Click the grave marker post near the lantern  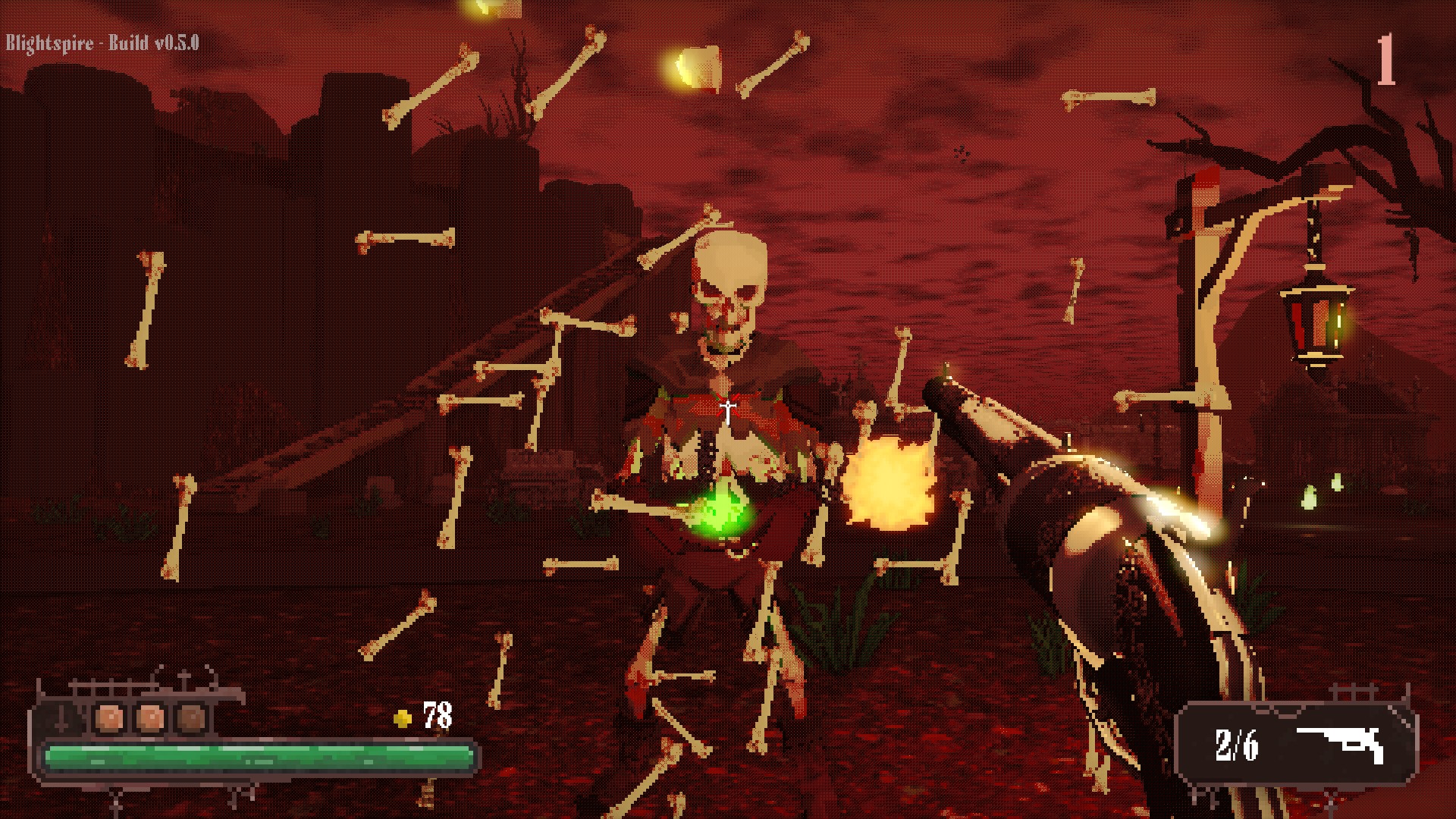1206,341
